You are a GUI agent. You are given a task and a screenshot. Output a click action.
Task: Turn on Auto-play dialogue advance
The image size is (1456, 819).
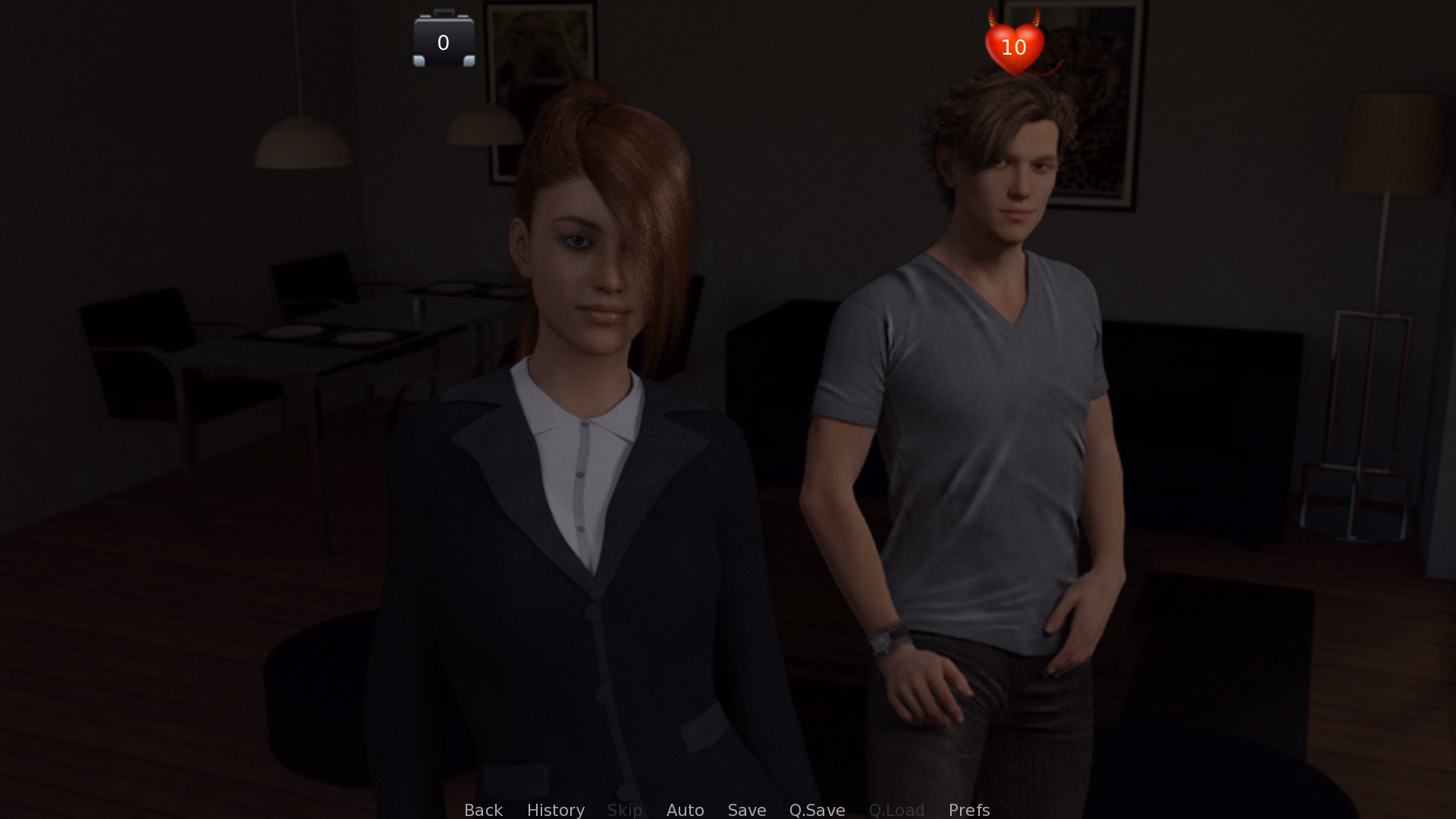click(685, 810)
